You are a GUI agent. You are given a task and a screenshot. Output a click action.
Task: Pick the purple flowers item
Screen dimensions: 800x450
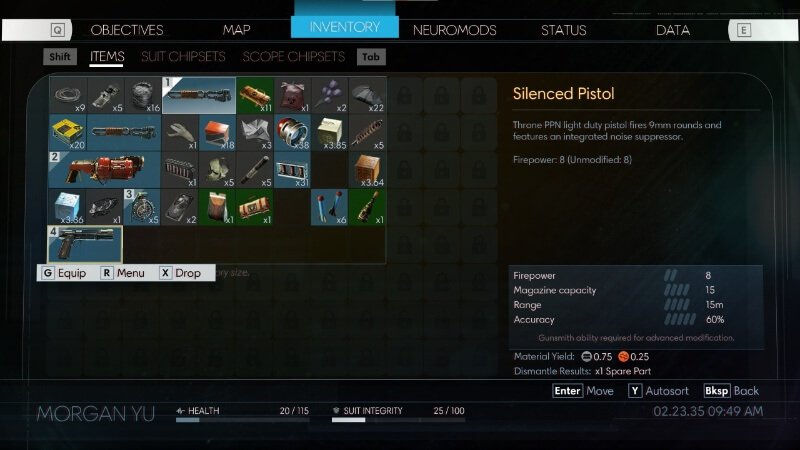coord(330,96)
